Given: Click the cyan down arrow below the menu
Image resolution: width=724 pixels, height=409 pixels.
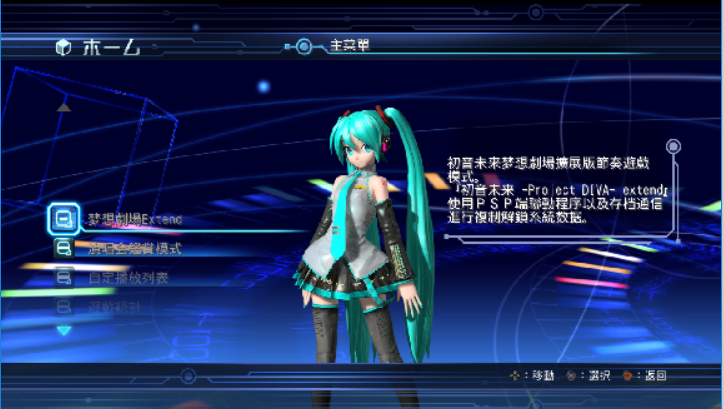Looking at the screenshot, I should coord(64,330).
